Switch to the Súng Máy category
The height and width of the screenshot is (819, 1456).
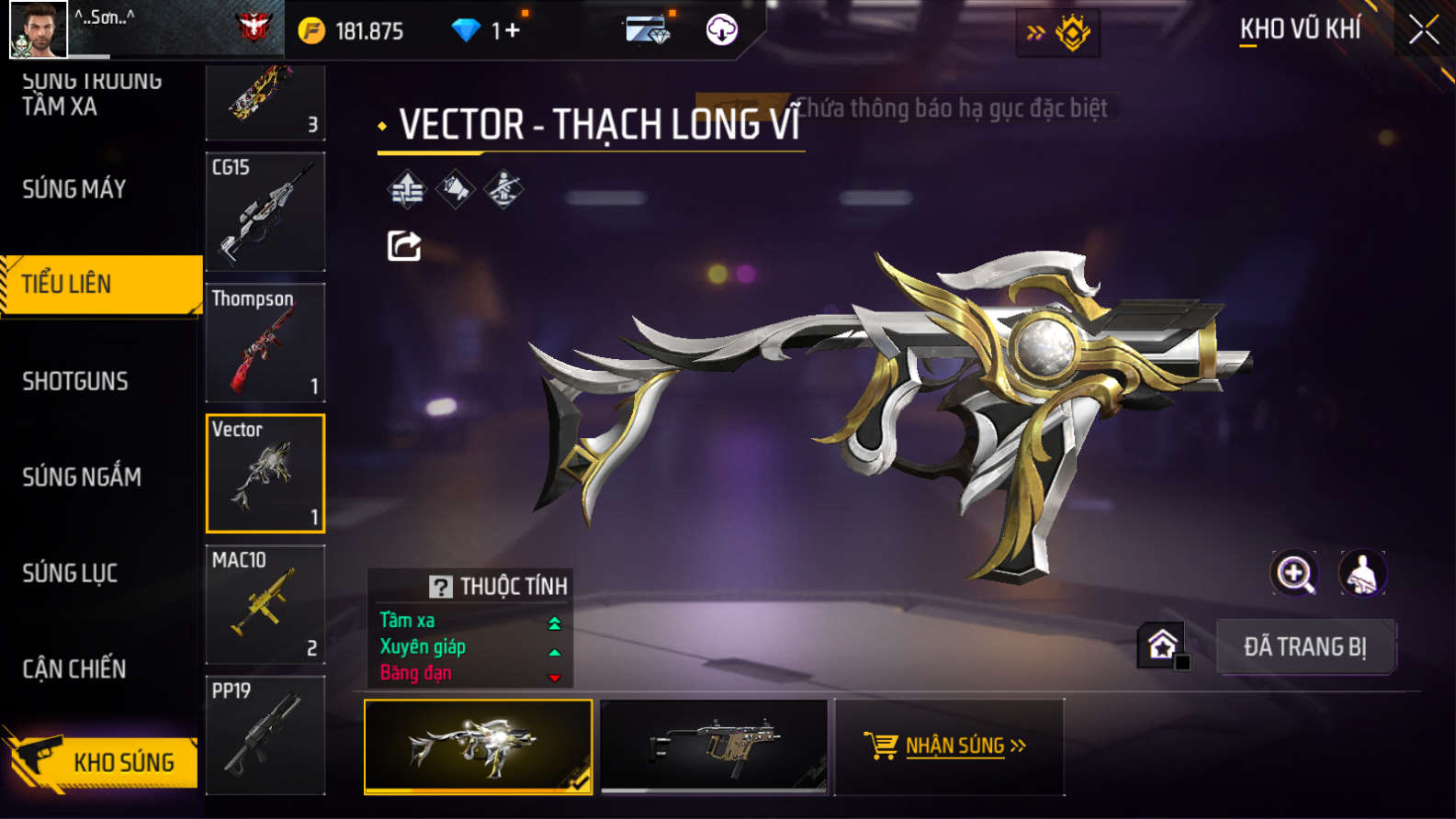pyautogui.click(x=74, y=189)
